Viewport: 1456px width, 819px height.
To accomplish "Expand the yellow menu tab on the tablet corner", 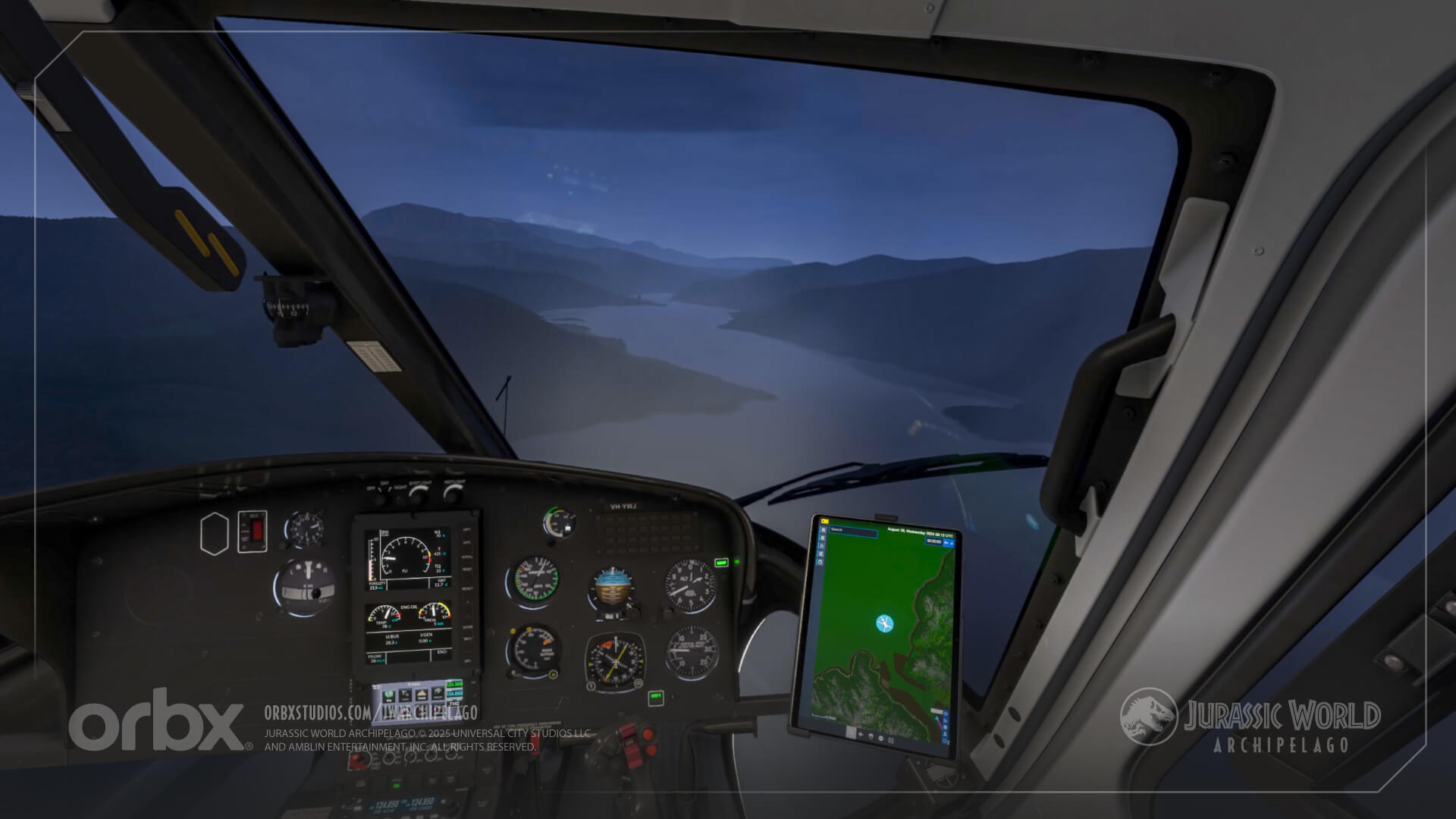I will 825,521.
